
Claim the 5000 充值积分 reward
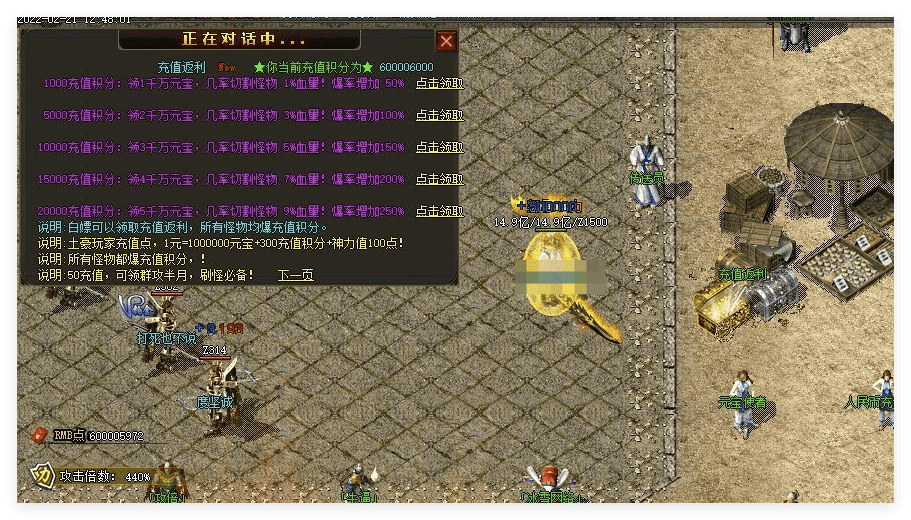(x=439, y=115)
